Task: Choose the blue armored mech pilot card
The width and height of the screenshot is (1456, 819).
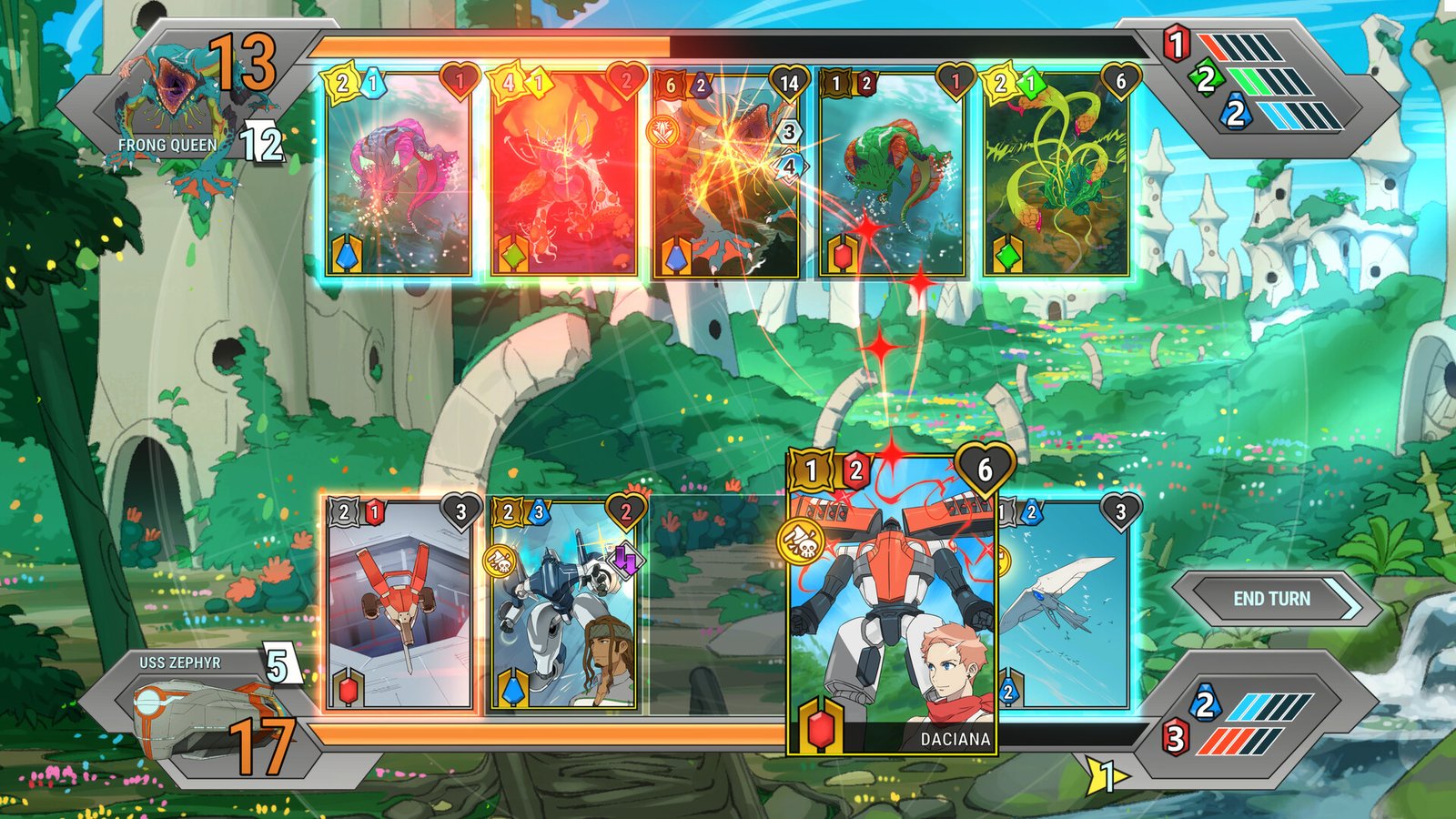Action: click(562, 605)
